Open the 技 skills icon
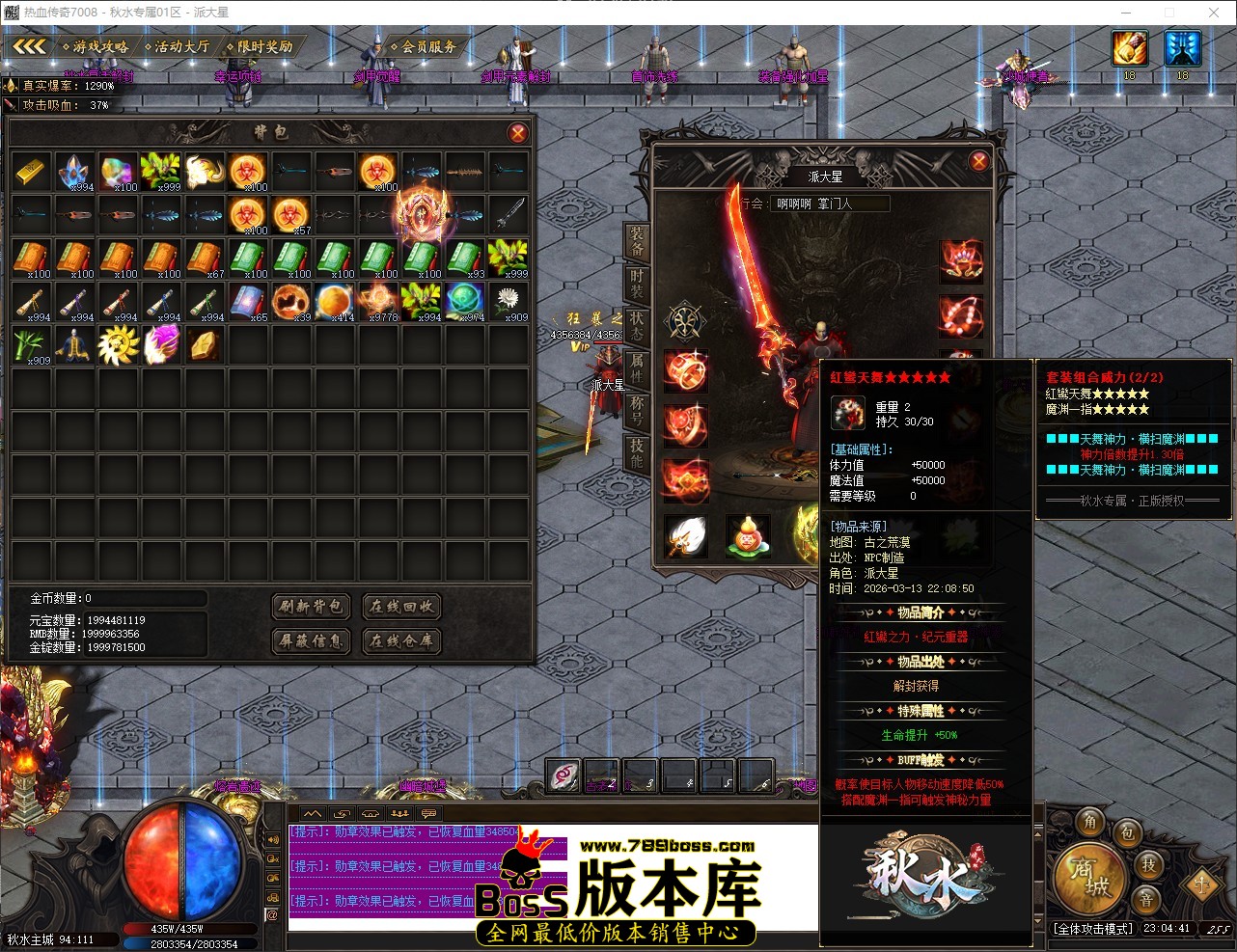The width and height of the screenshot is (1237, 952). pyautogui.click(x=1147, y=866)
